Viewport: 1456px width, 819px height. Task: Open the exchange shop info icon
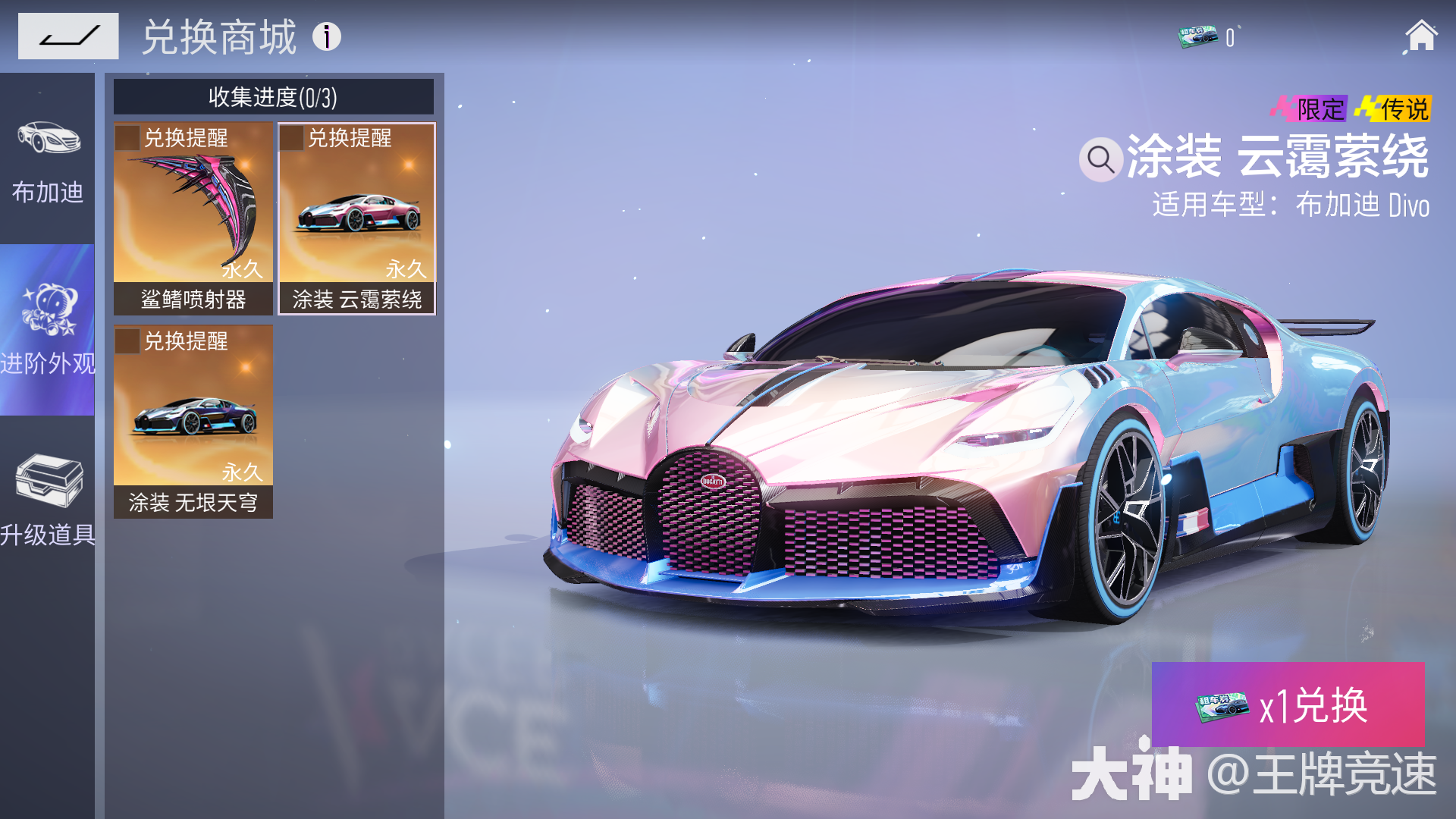(327, 36)
